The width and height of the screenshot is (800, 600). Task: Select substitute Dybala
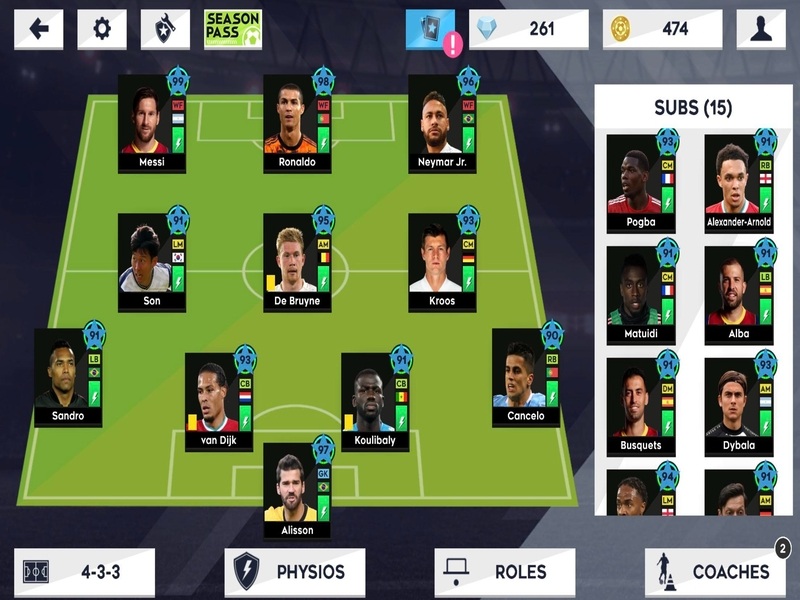point(738,406)
